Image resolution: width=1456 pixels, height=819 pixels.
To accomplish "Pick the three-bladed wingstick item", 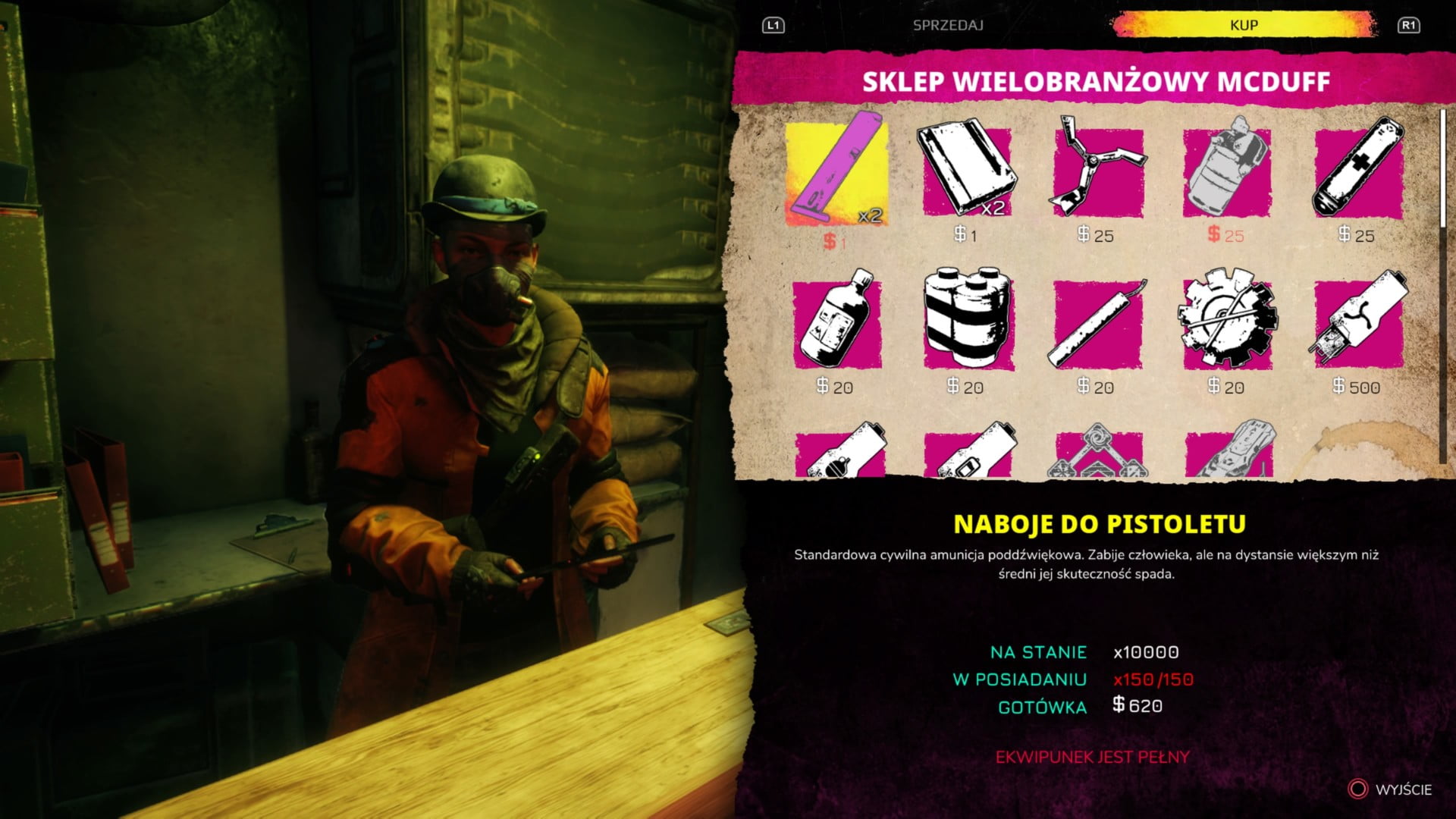I will click(x=1097, y=173).
